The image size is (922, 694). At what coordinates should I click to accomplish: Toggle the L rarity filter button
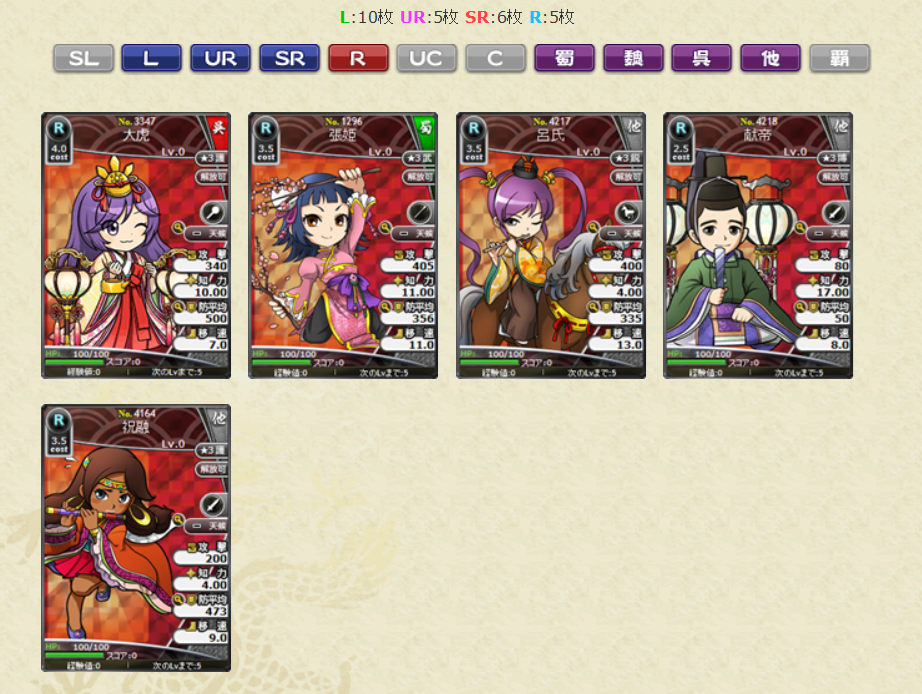coord(151,59)
